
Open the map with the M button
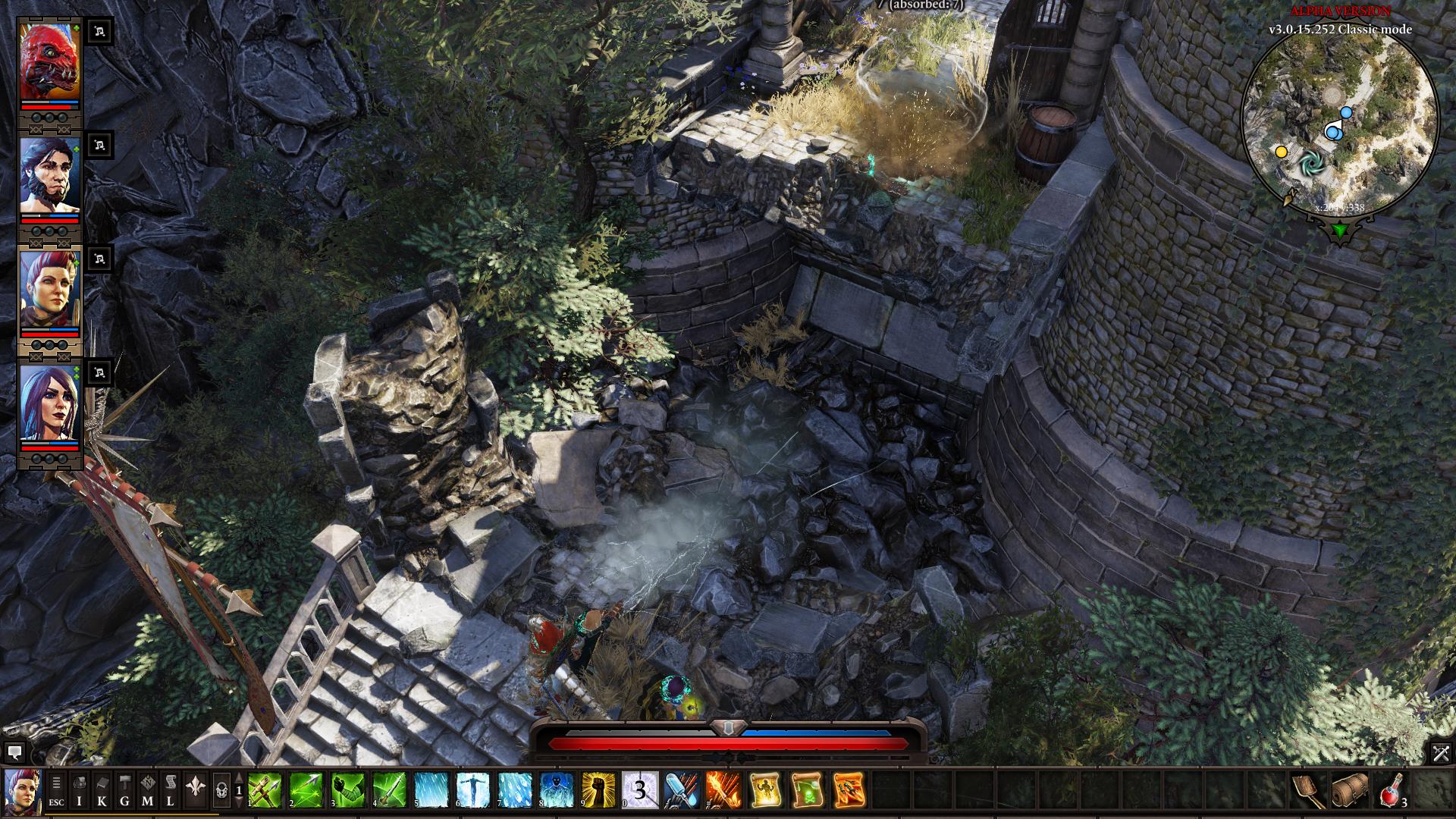point(148,790)
